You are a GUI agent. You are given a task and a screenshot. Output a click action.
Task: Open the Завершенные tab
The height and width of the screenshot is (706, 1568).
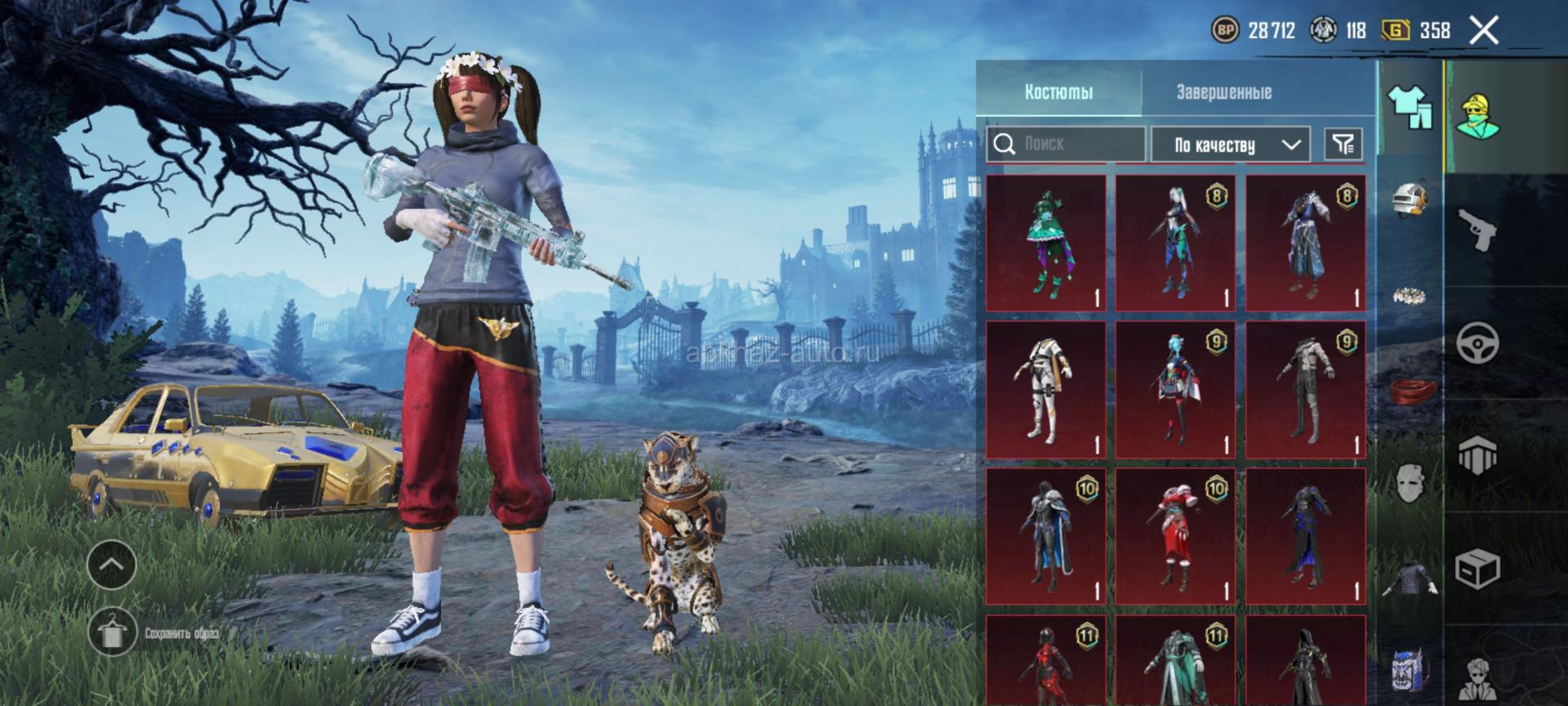[1223, 92]
